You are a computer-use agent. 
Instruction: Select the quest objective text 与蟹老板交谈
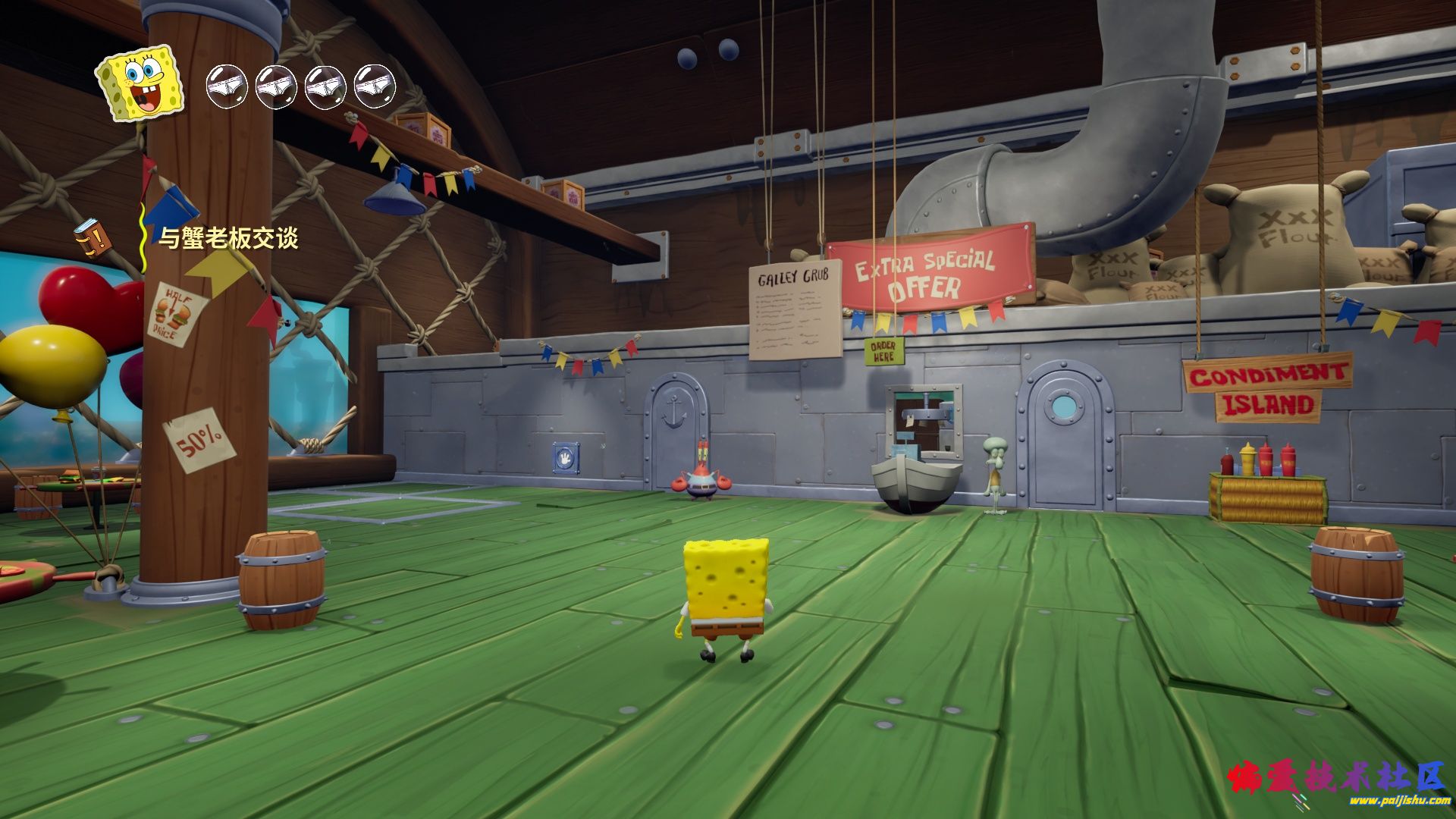tap(228, 238)
